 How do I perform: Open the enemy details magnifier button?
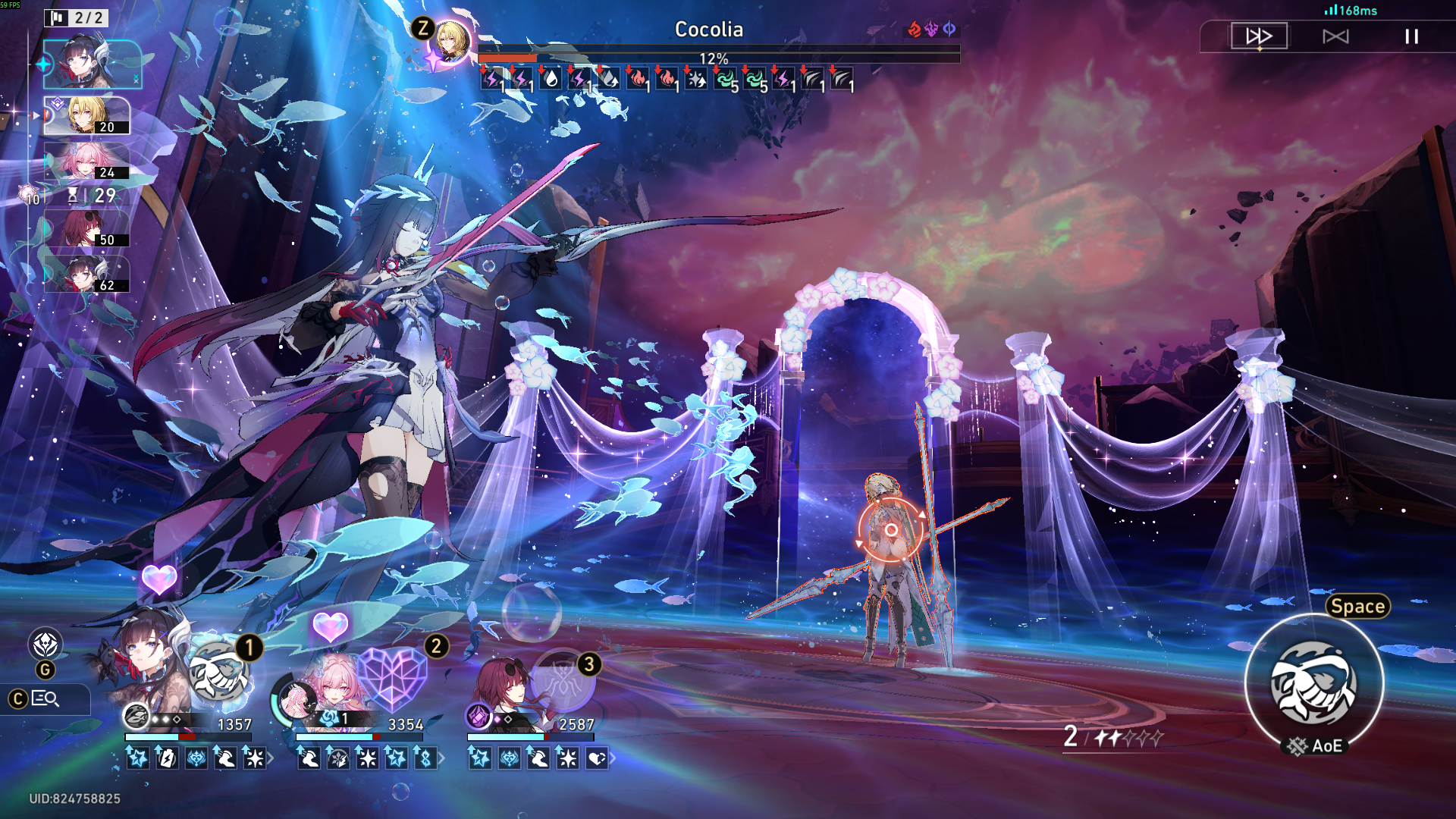coord(45,698)
